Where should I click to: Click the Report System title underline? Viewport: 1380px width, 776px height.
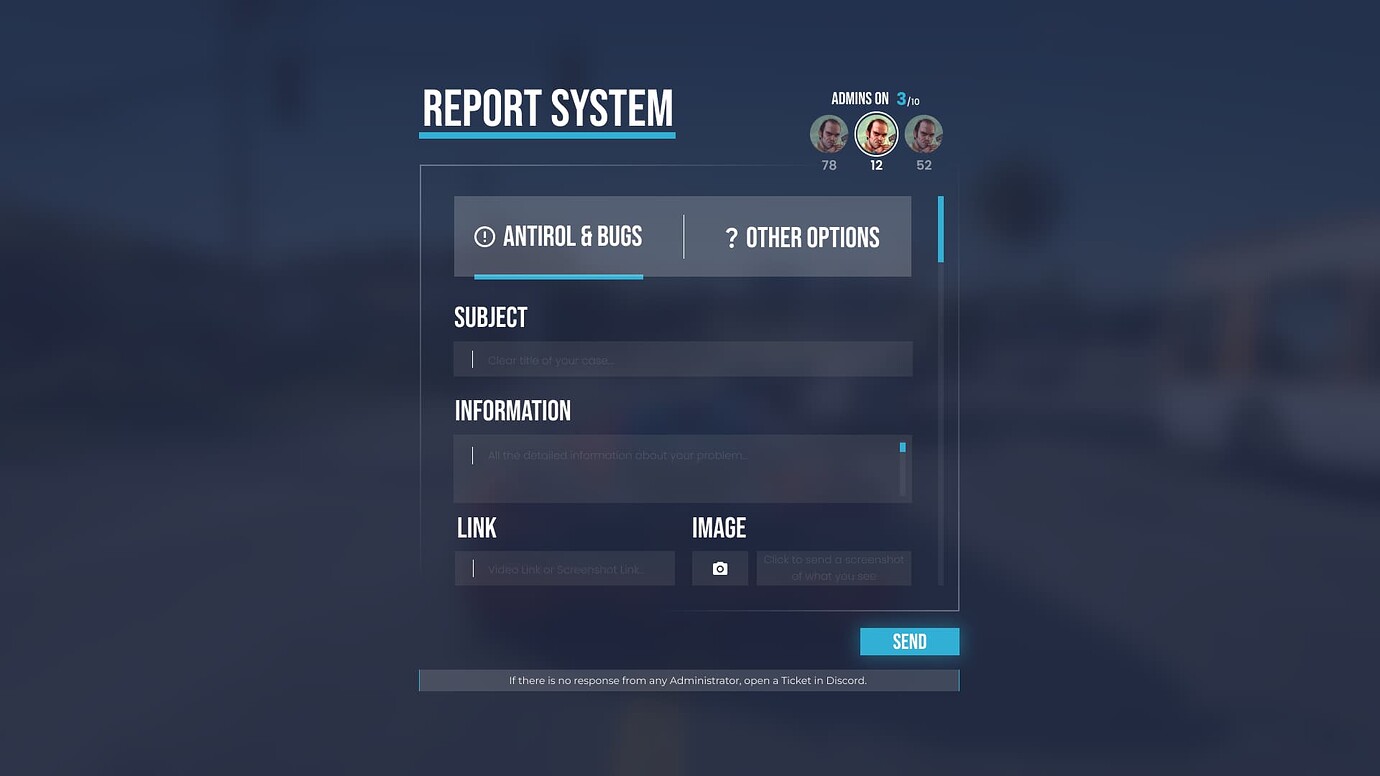[547, 136]
